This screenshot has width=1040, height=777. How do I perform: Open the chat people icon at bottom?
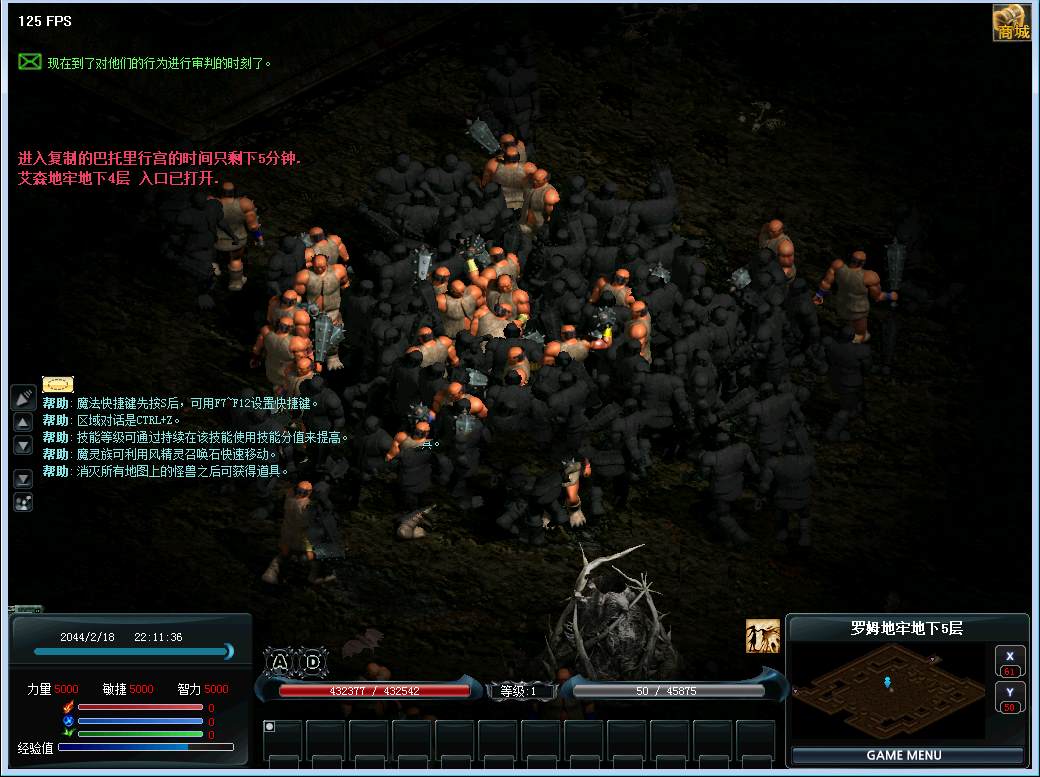pos(23,502)
